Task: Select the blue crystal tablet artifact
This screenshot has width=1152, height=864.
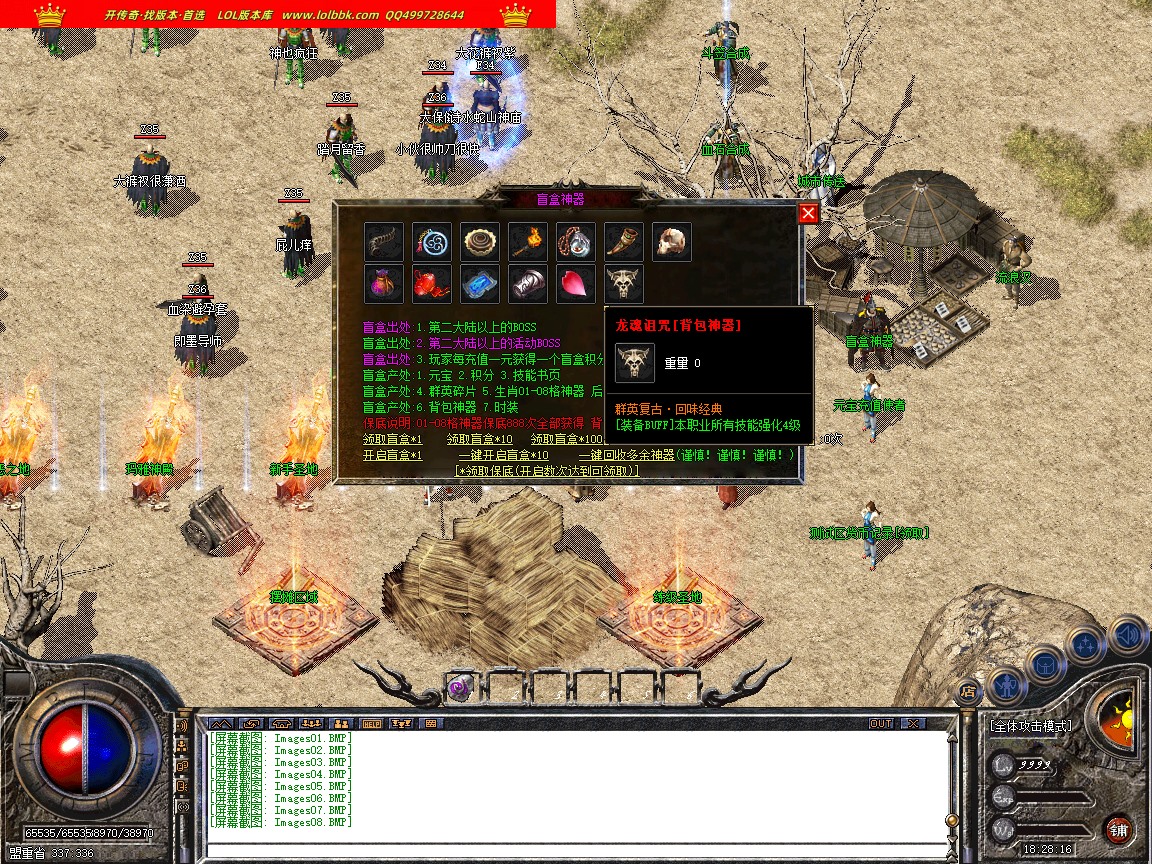Action: pos(480,284)
